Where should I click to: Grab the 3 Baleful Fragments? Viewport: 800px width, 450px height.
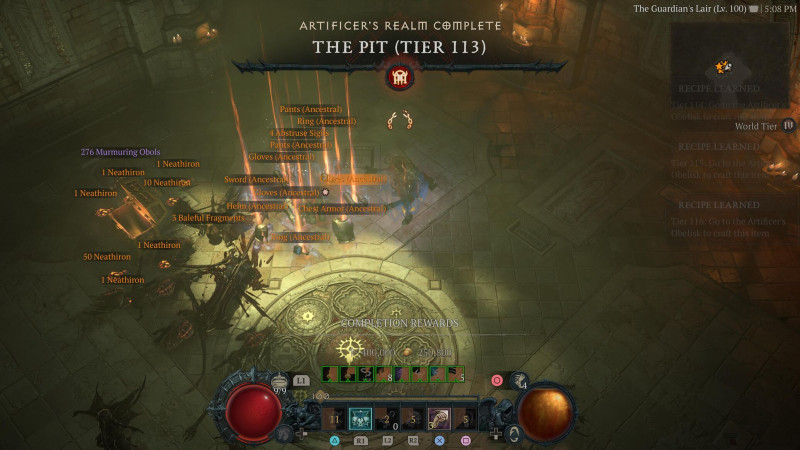click(208, 218)
